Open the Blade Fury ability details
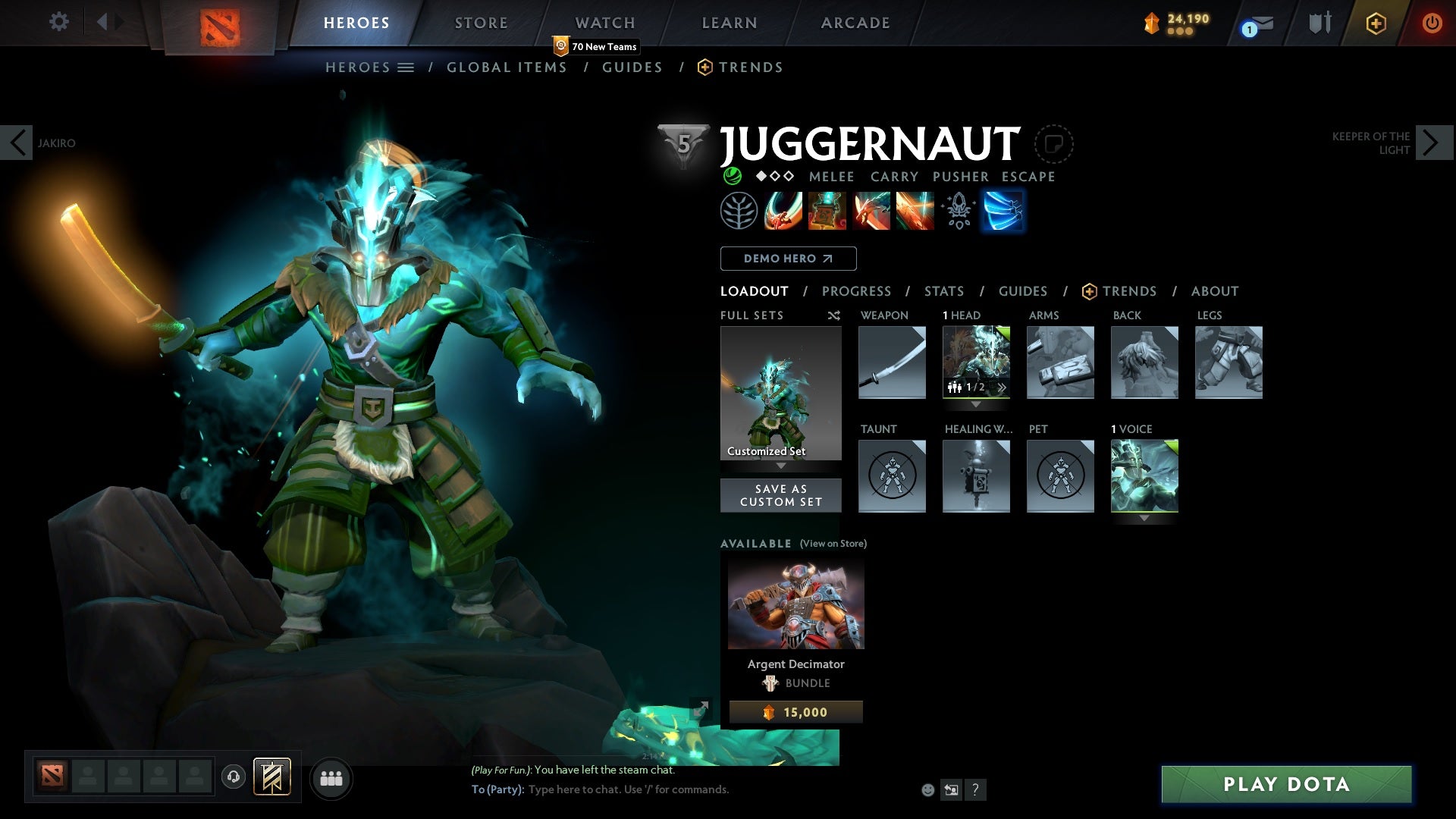This screenshot has height=819, width=1456. coord(781,211)
